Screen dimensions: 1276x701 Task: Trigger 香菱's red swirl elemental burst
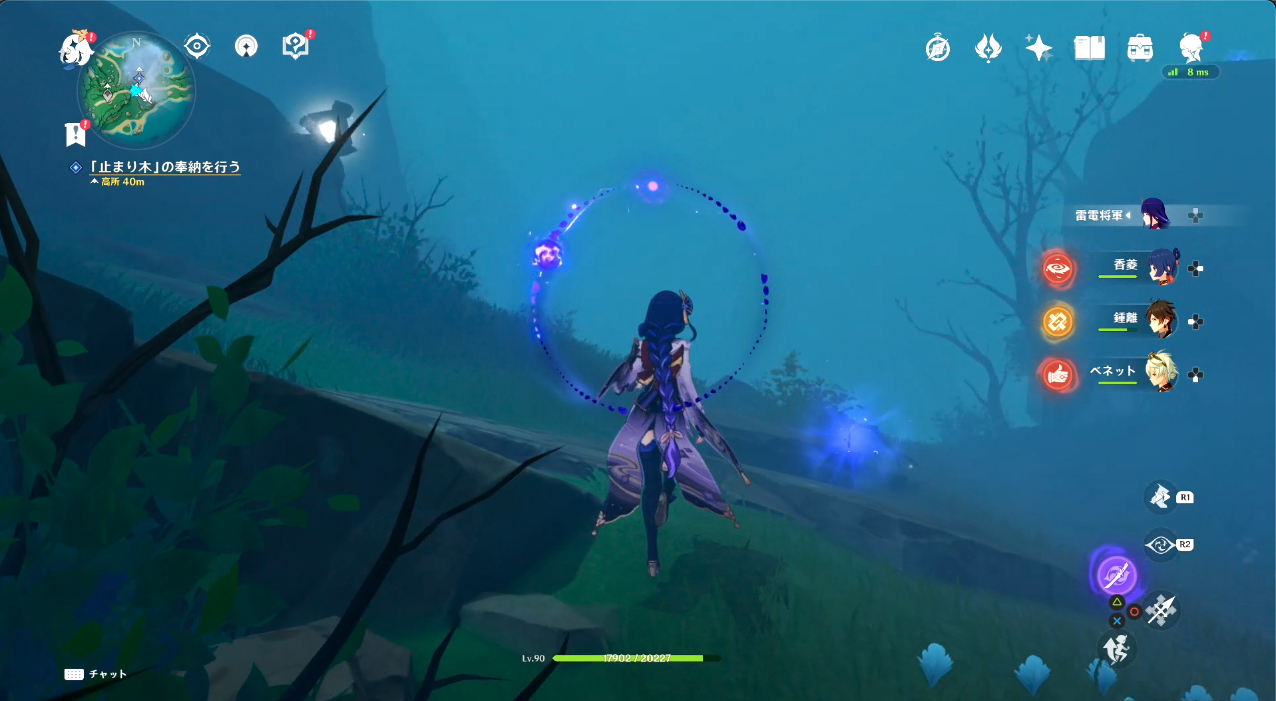click(1058, 268)
